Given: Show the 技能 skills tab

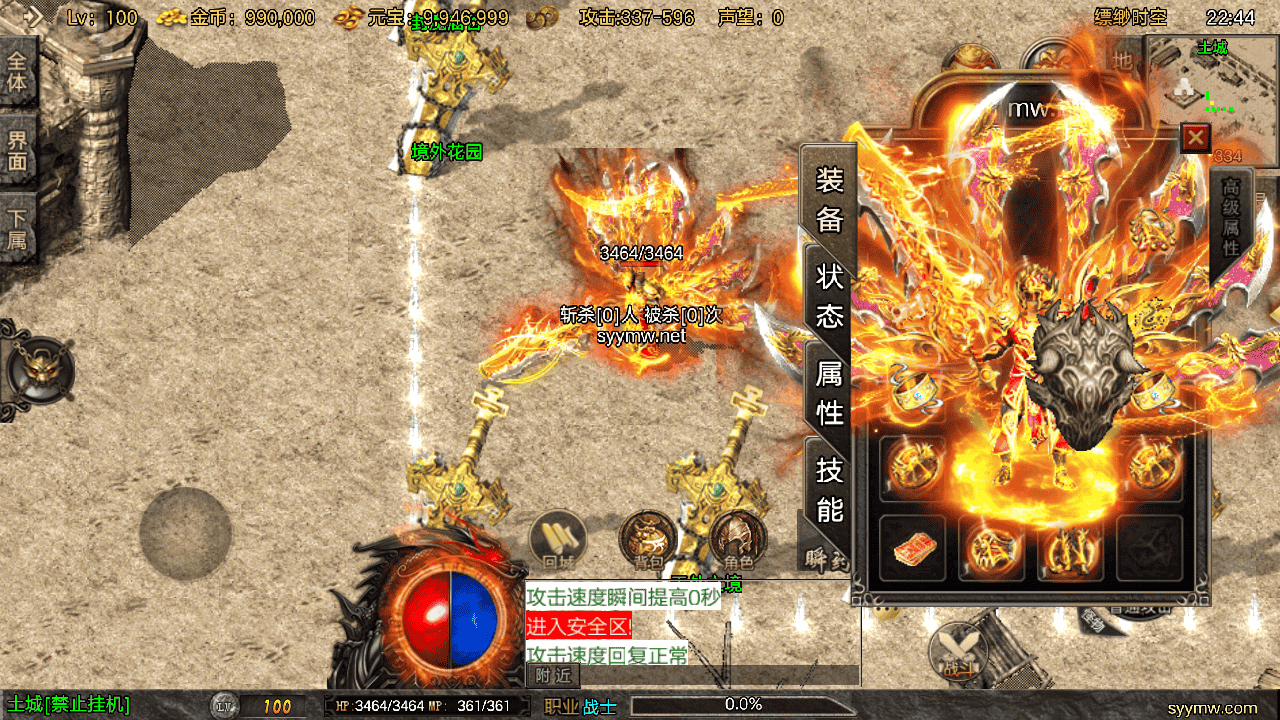Looking at the screenshot, I should pos(830,488).
